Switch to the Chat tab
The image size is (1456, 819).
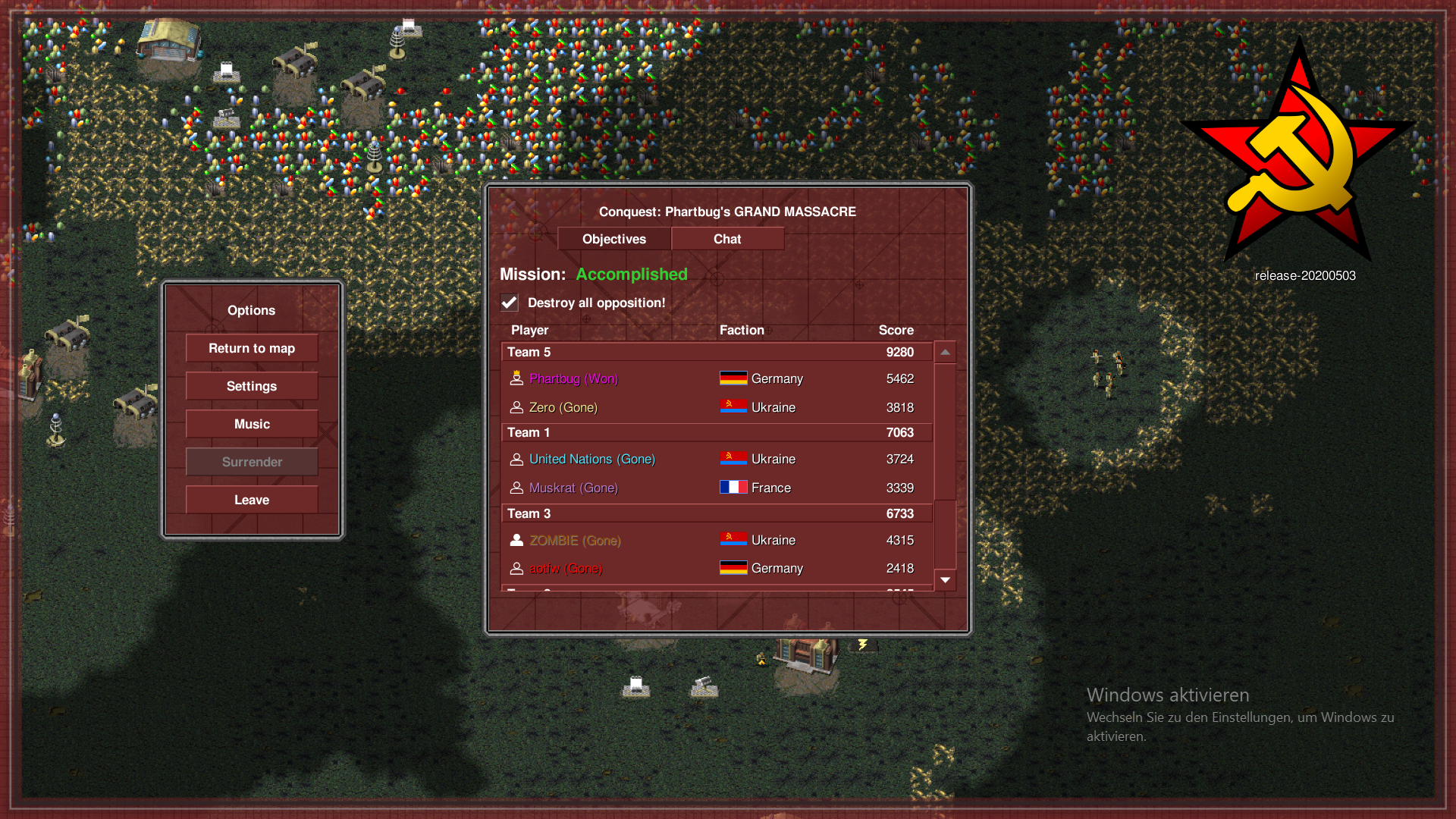pos(727,239)
